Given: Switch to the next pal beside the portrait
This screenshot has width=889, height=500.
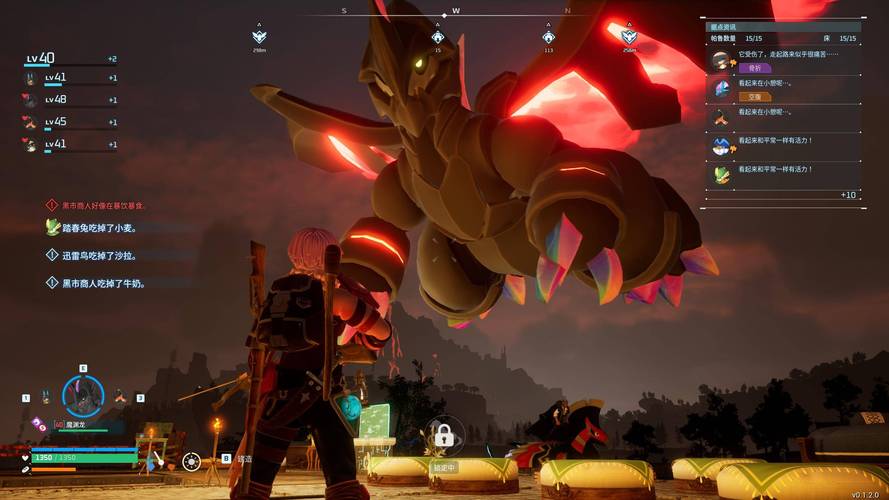Looking at the screenshot, I should pos(120,397).
